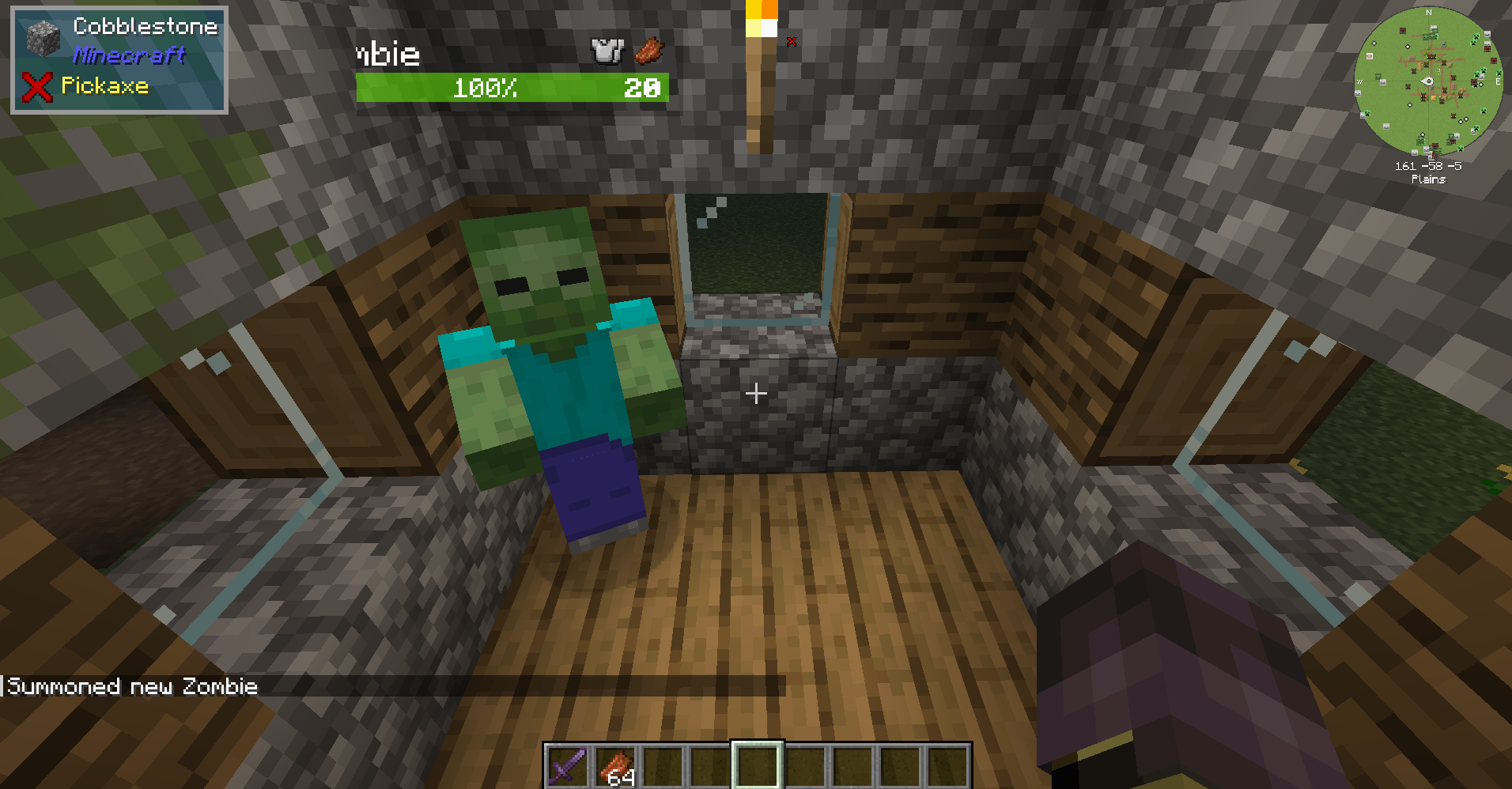The height and width of the screenshot is (789, 1512).
Task: Click the chestplate armor icon above health bar
Action: 604,50
